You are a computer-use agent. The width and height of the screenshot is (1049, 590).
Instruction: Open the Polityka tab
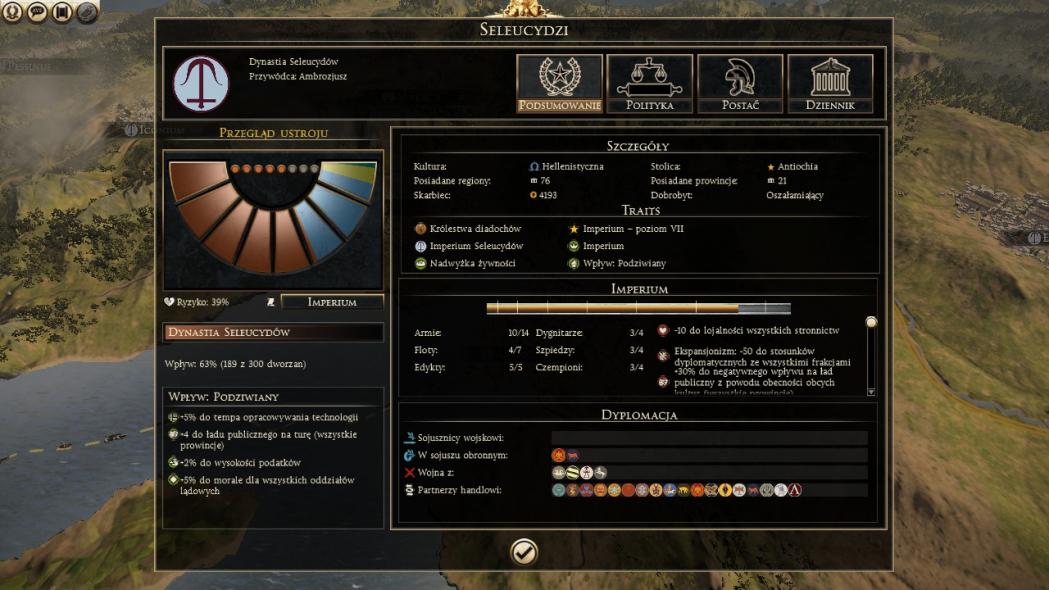(649, 83)
